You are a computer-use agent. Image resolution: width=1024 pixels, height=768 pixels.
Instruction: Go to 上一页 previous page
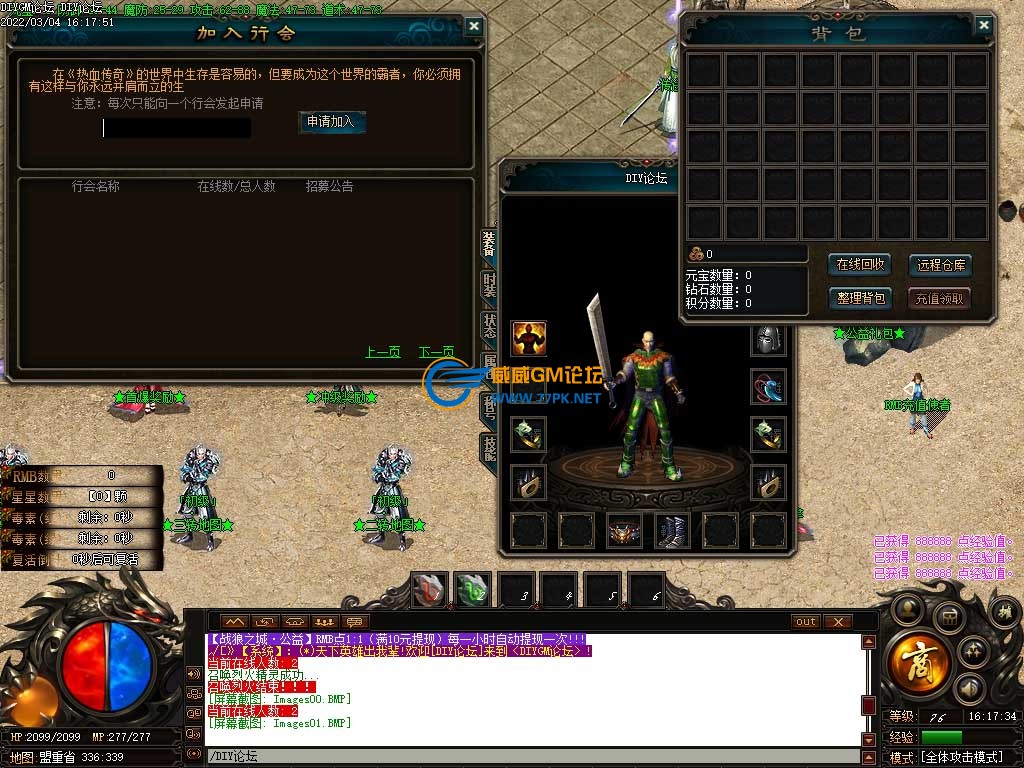click(383, 352)
